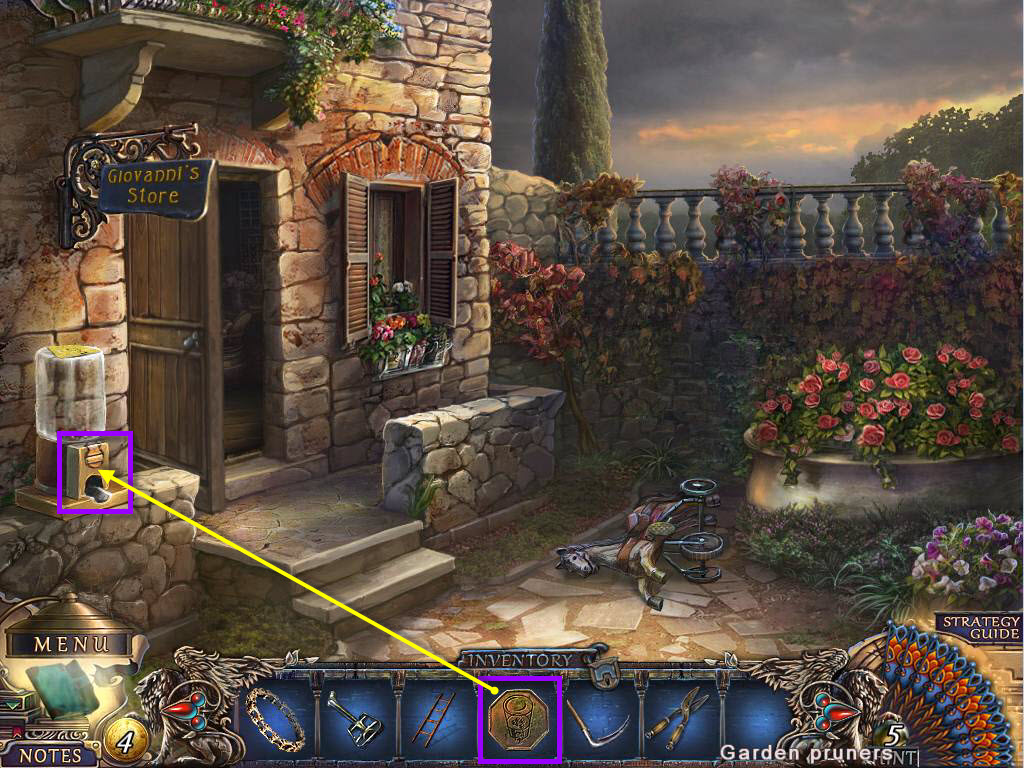Select the chain ring inventory item
The width and height of the screenshot is (1024, 768).
(274, 716)
